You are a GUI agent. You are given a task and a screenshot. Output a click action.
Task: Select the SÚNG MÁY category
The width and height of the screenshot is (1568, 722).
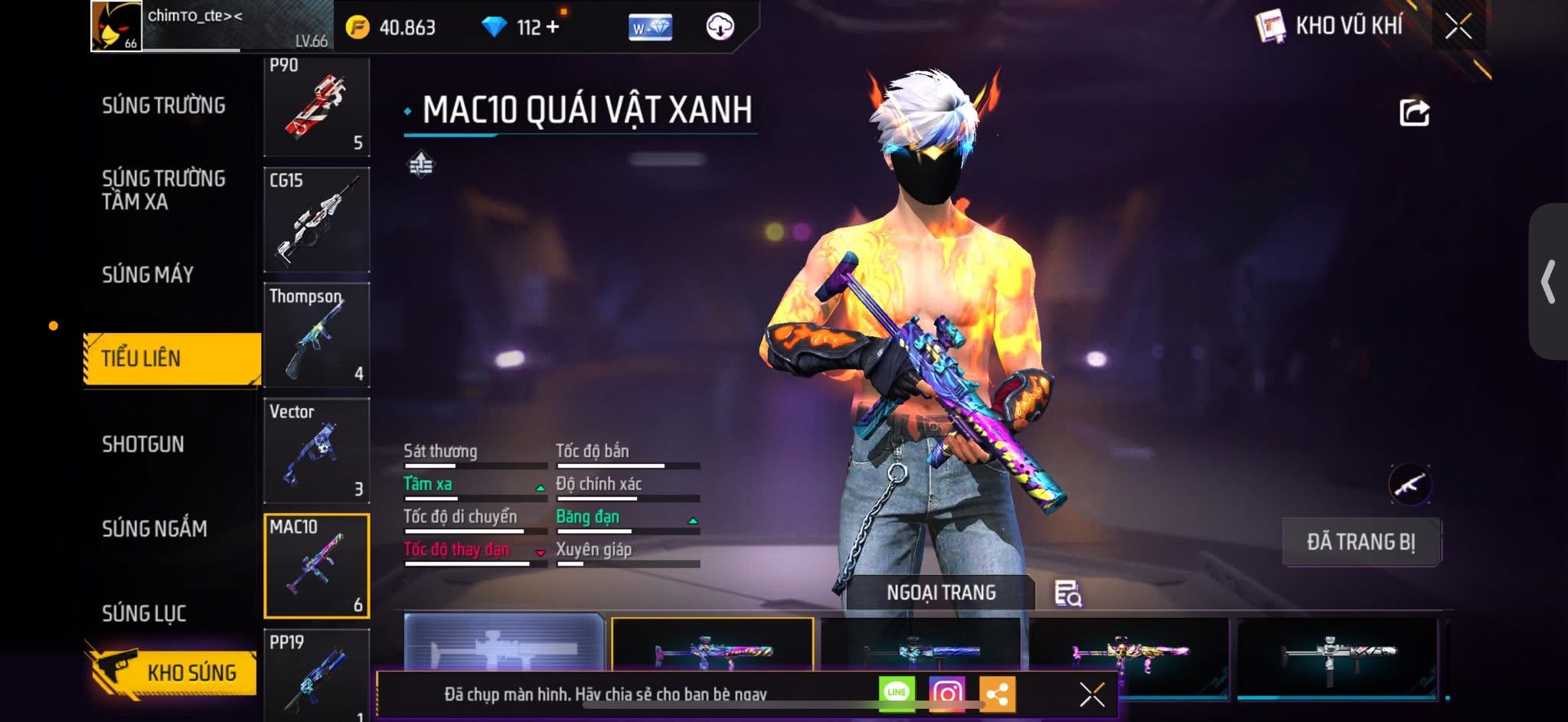[148, 274]
